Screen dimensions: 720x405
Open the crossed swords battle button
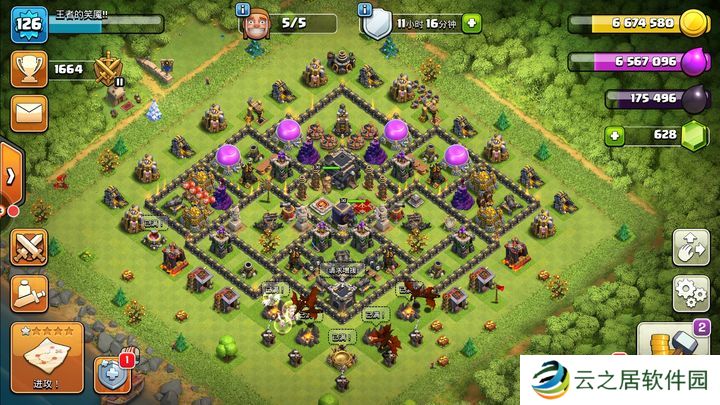pyautogui.click(x=28, y=247)
